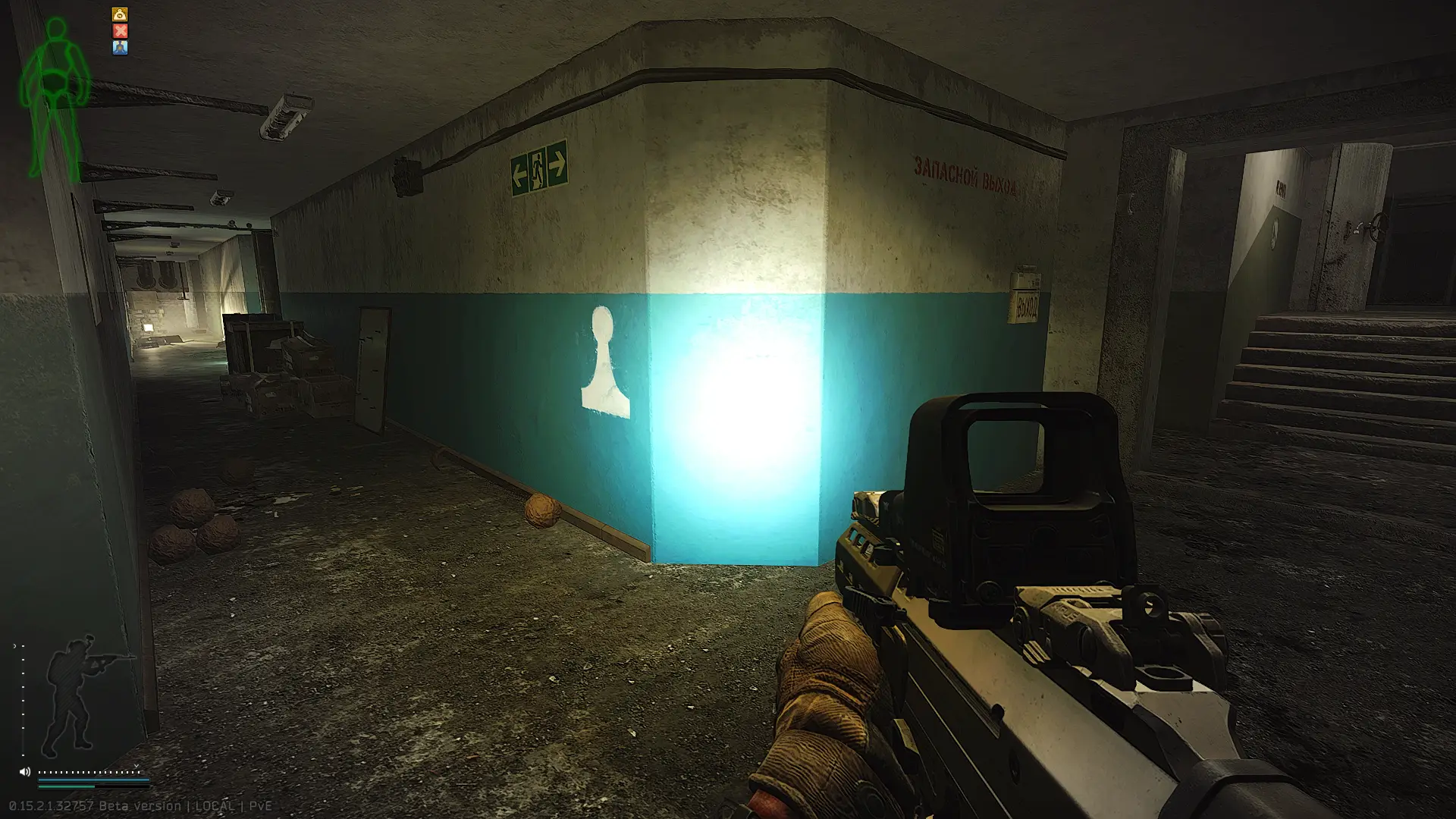Click the gold overweight status icon
Screen dimensions: 1456x819
pyautogui.click(x=121, y=14)
